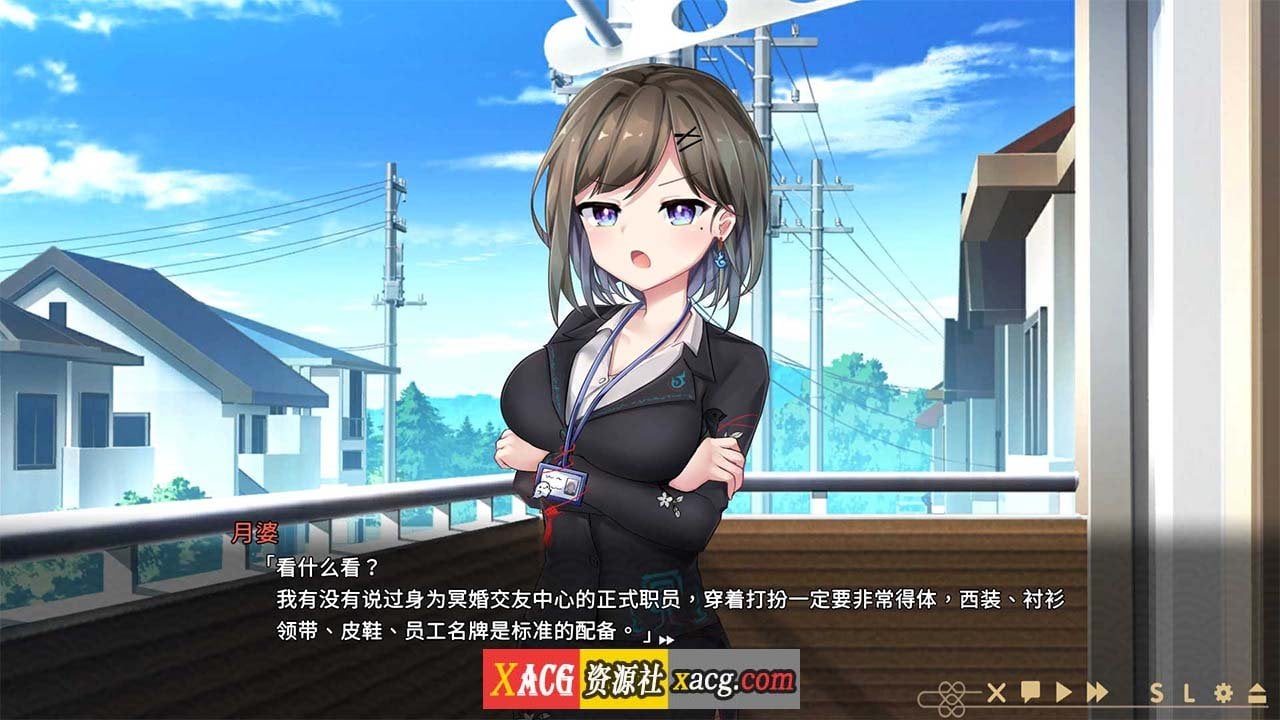Open dialogue history via speech bubble icon
Screen dimensions: 1280x720
tap(1028, 693)
